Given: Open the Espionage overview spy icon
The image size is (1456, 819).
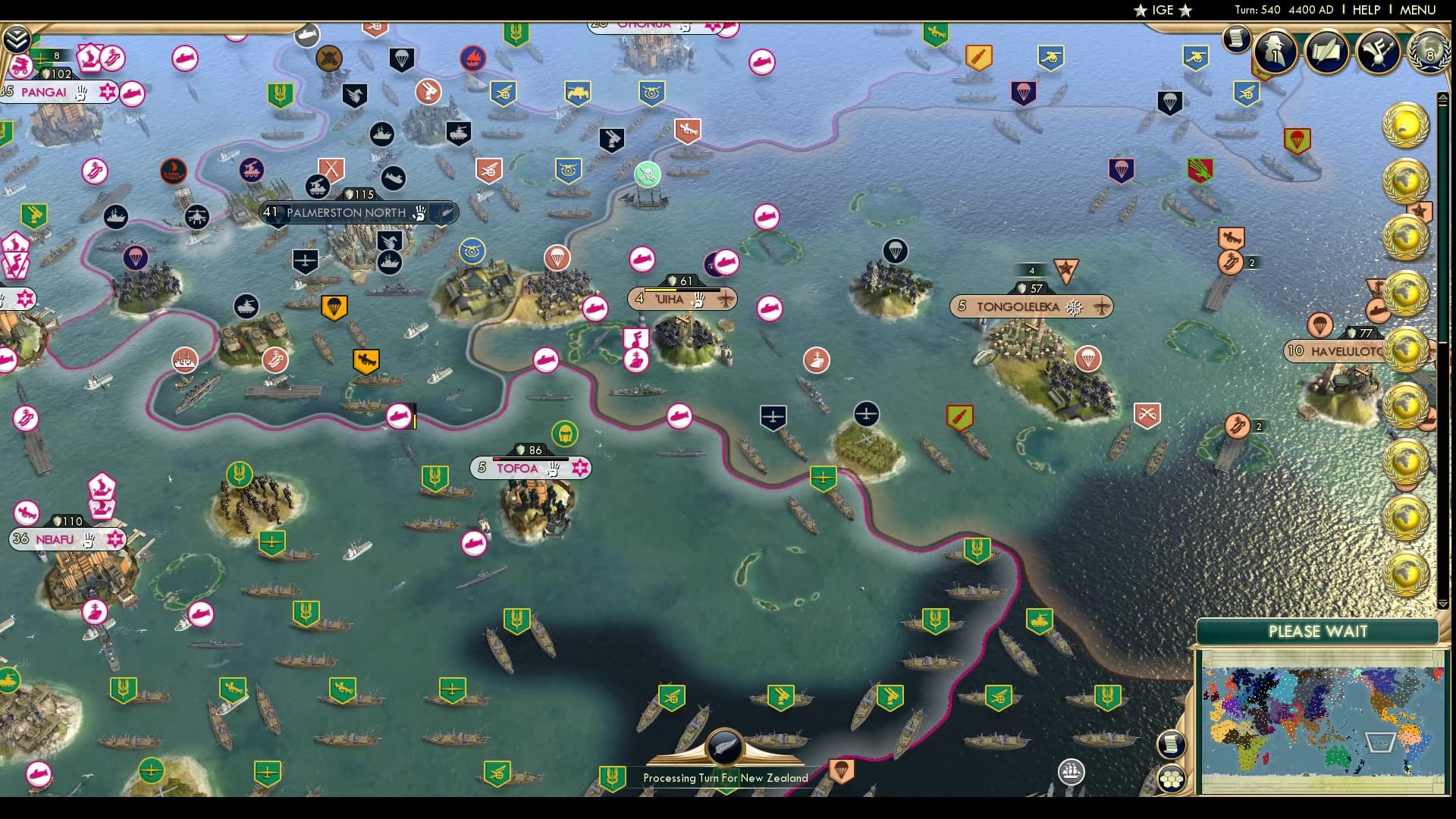Looking at the screenshot, I should (x=1274, y=52).
